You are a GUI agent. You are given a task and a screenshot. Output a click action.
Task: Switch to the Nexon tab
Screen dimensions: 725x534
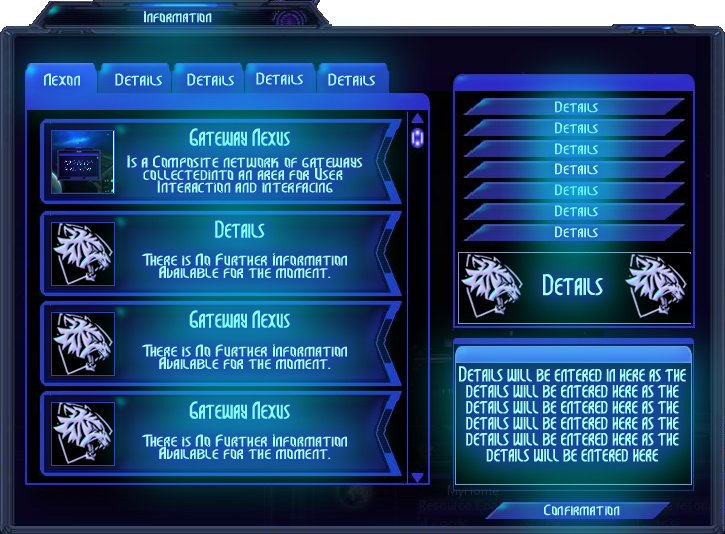coord(62,80)
